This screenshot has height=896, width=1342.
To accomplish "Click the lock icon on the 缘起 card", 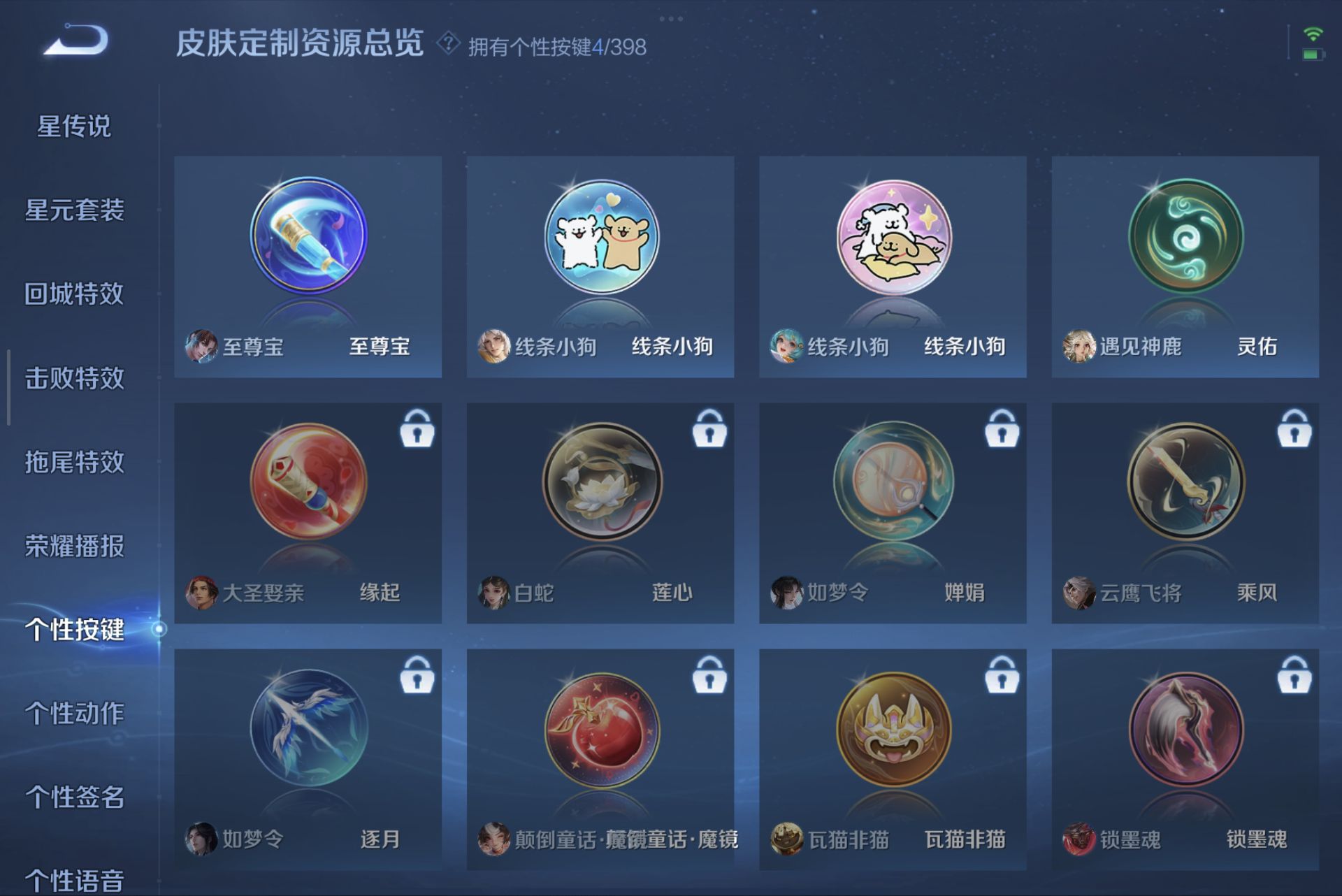I will point(417,431).
